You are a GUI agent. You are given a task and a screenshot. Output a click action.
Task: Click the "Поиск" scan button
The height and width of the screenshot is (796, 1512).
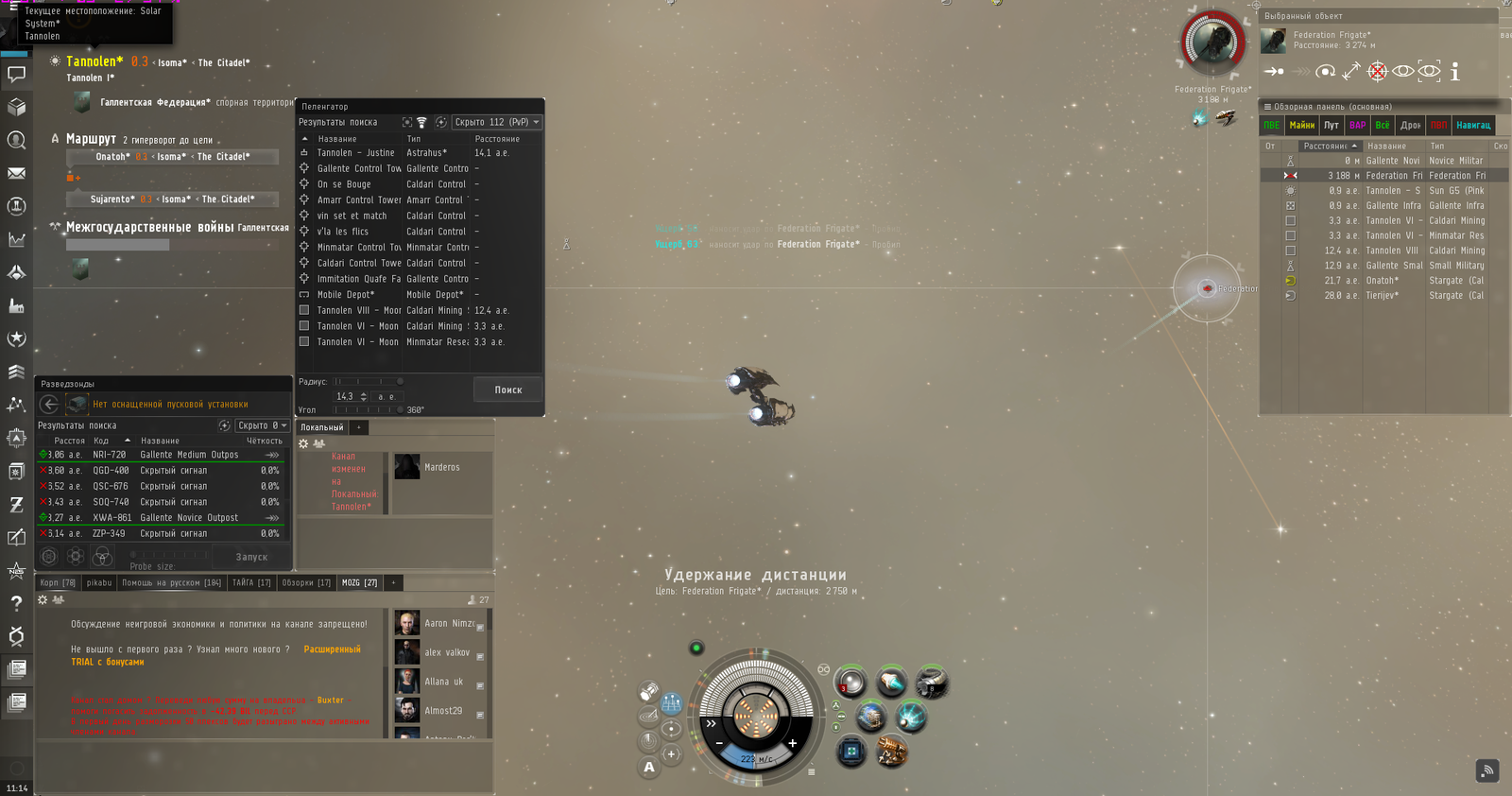[507, 389]
